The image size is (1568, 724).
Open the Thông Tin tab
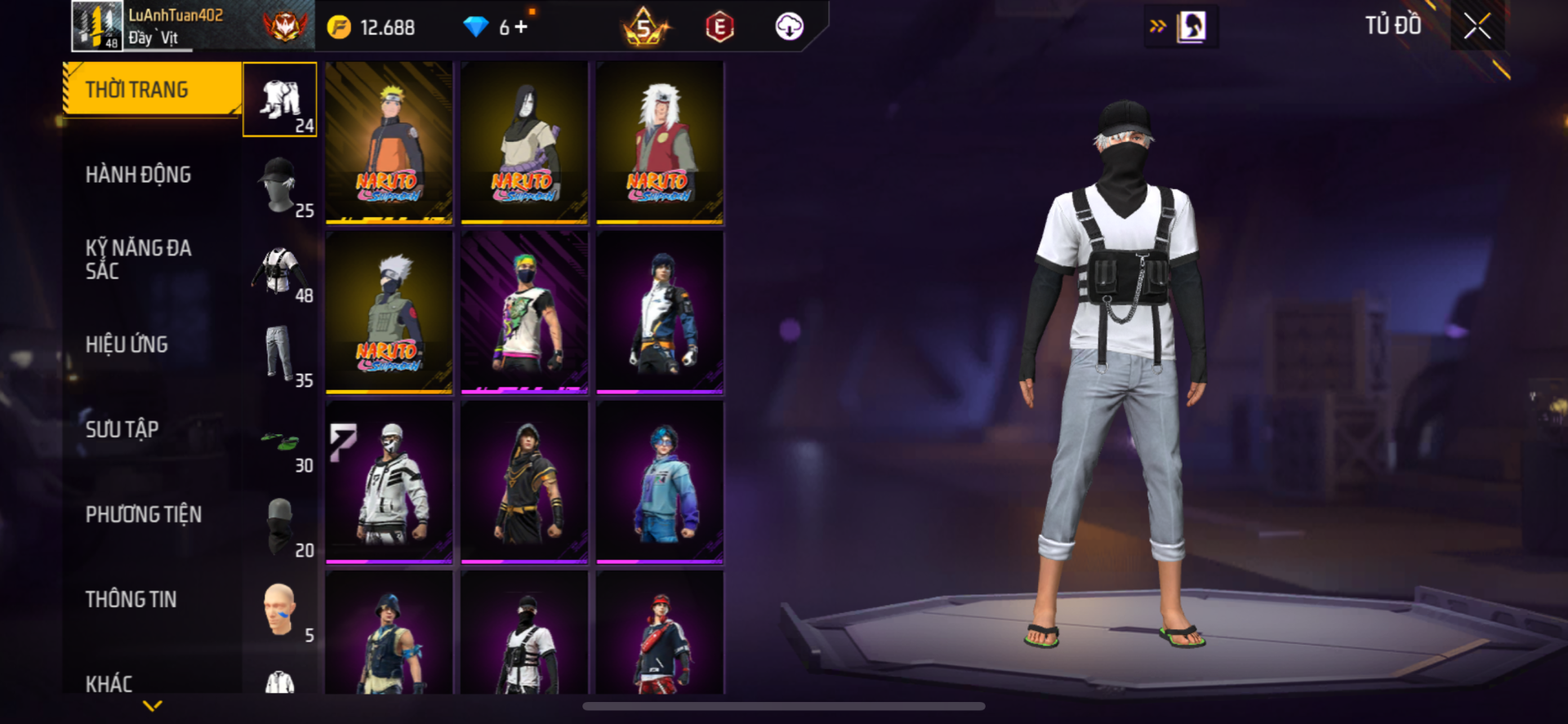pos(131,599)
